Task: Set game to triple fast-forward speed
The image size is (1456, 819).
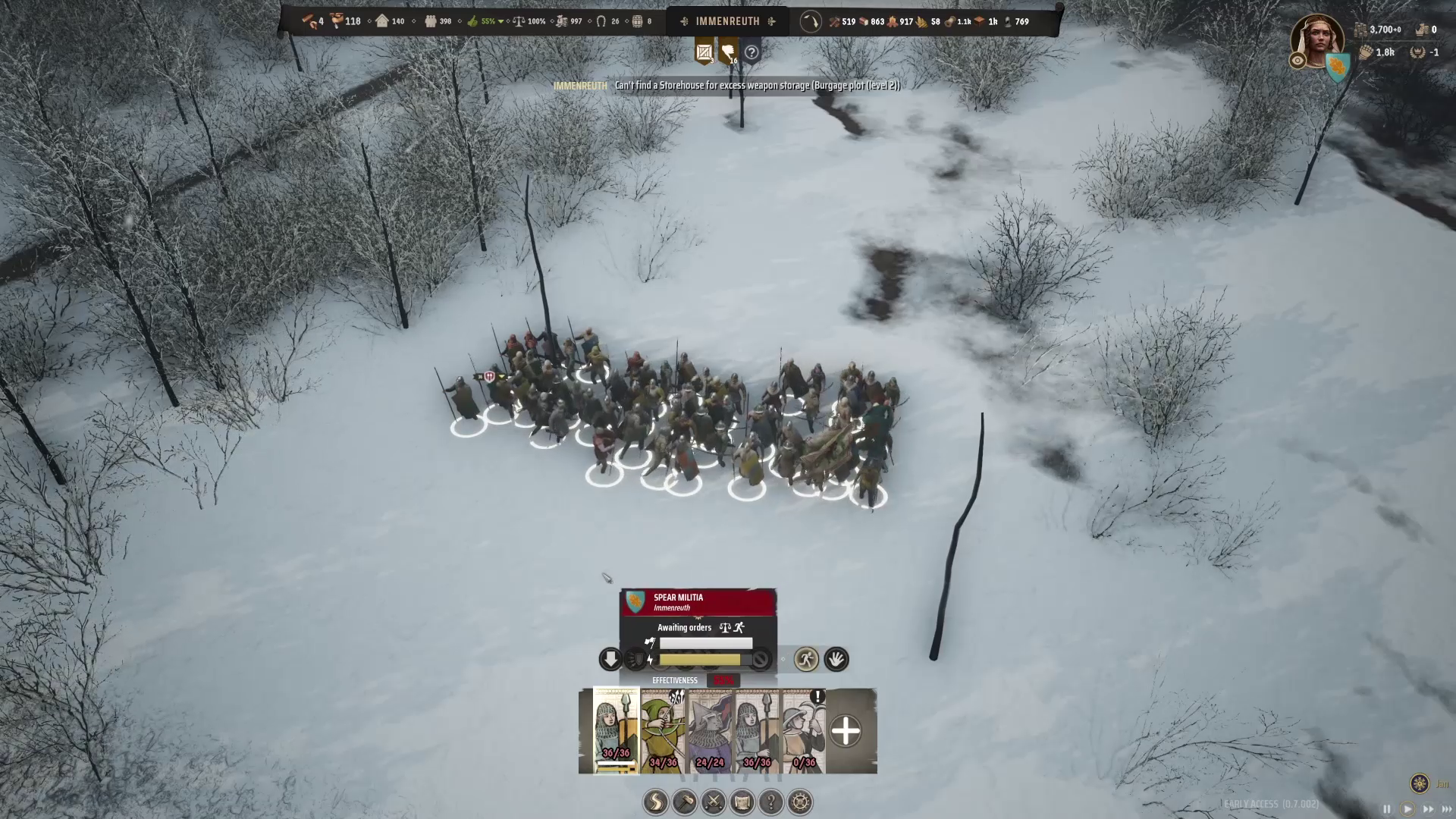Action: coord(1446,809)
